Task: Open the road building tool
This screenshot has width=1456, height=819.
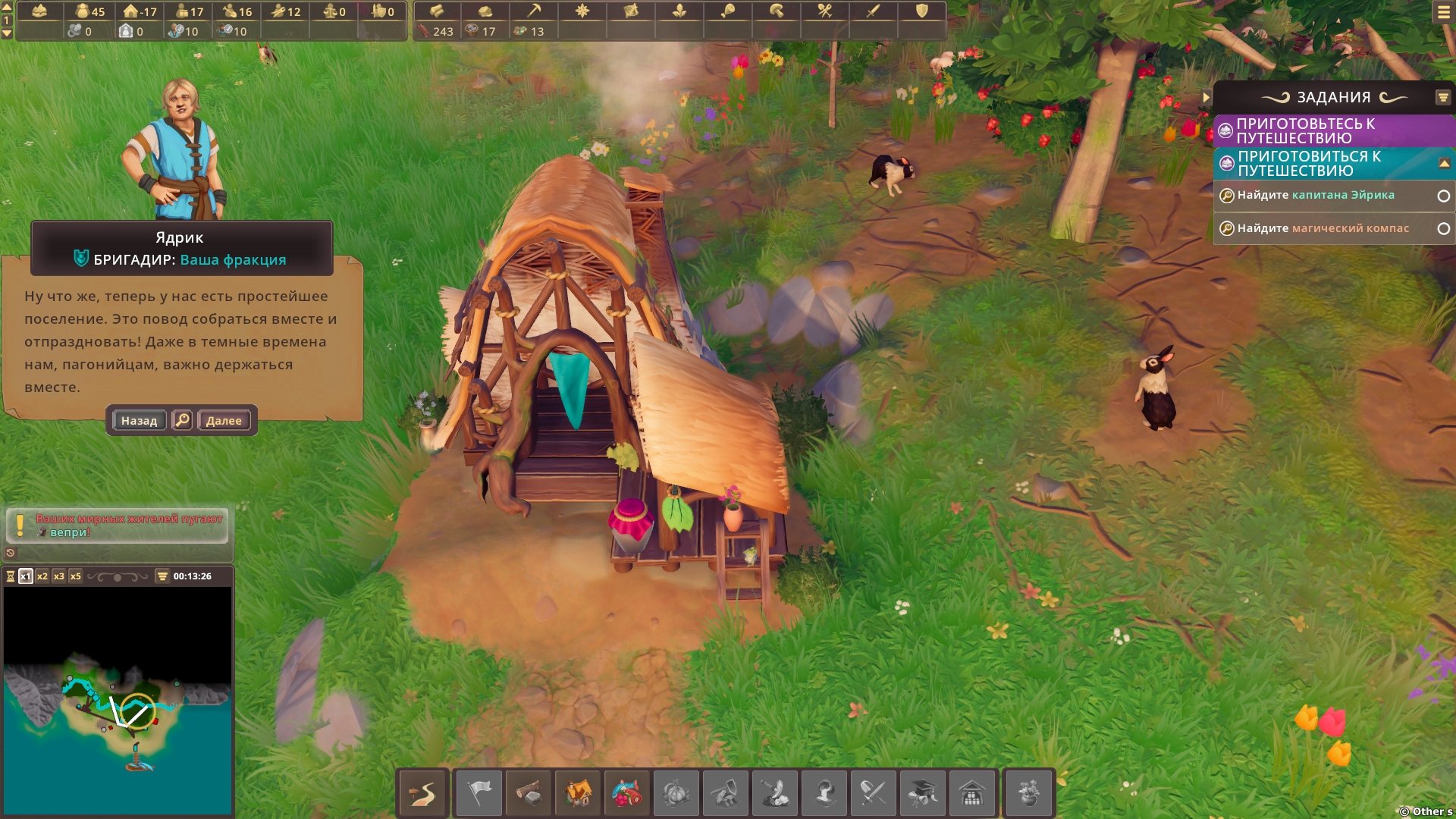Action: coord(423,793)
